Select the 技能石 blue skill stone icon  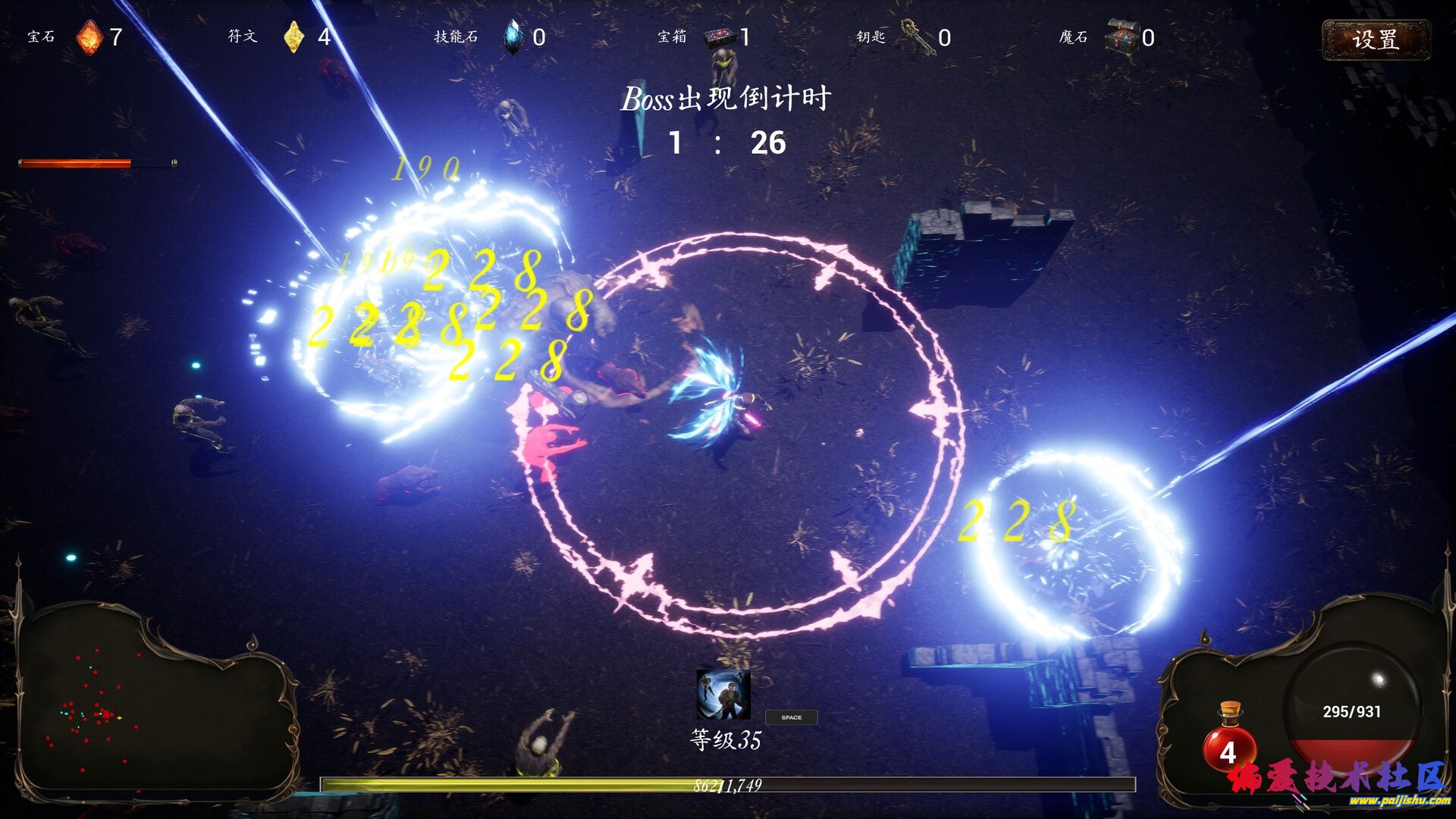pyautogui.click(x=513, y=37)
